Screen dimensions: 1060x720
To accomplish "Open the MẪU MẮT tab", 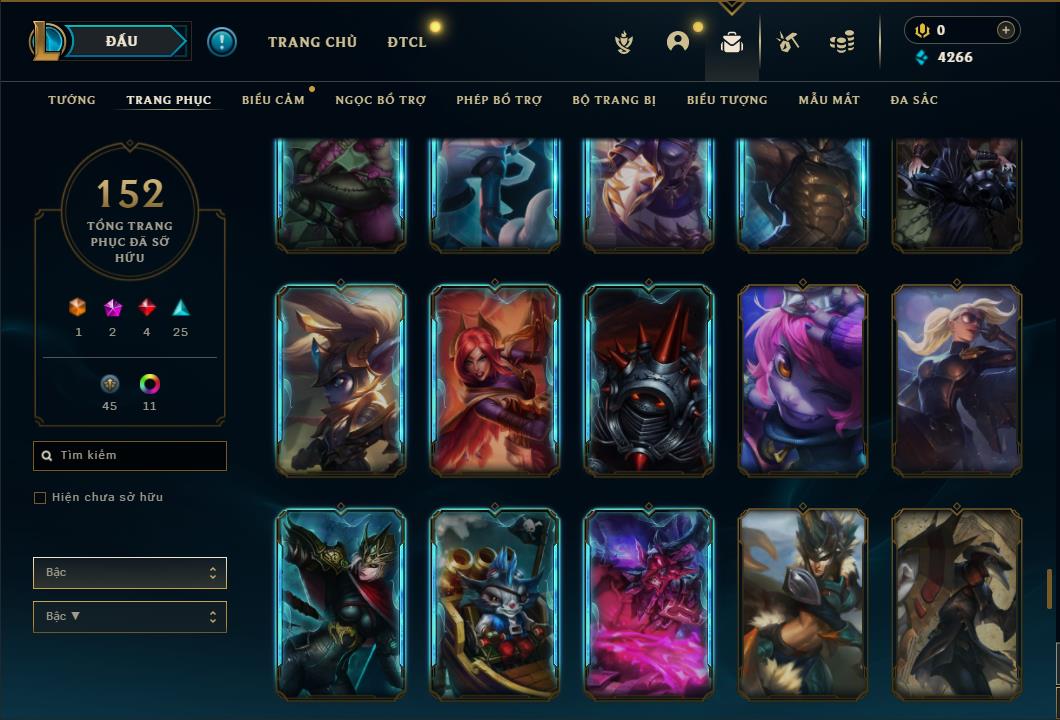I will [829, 100].
